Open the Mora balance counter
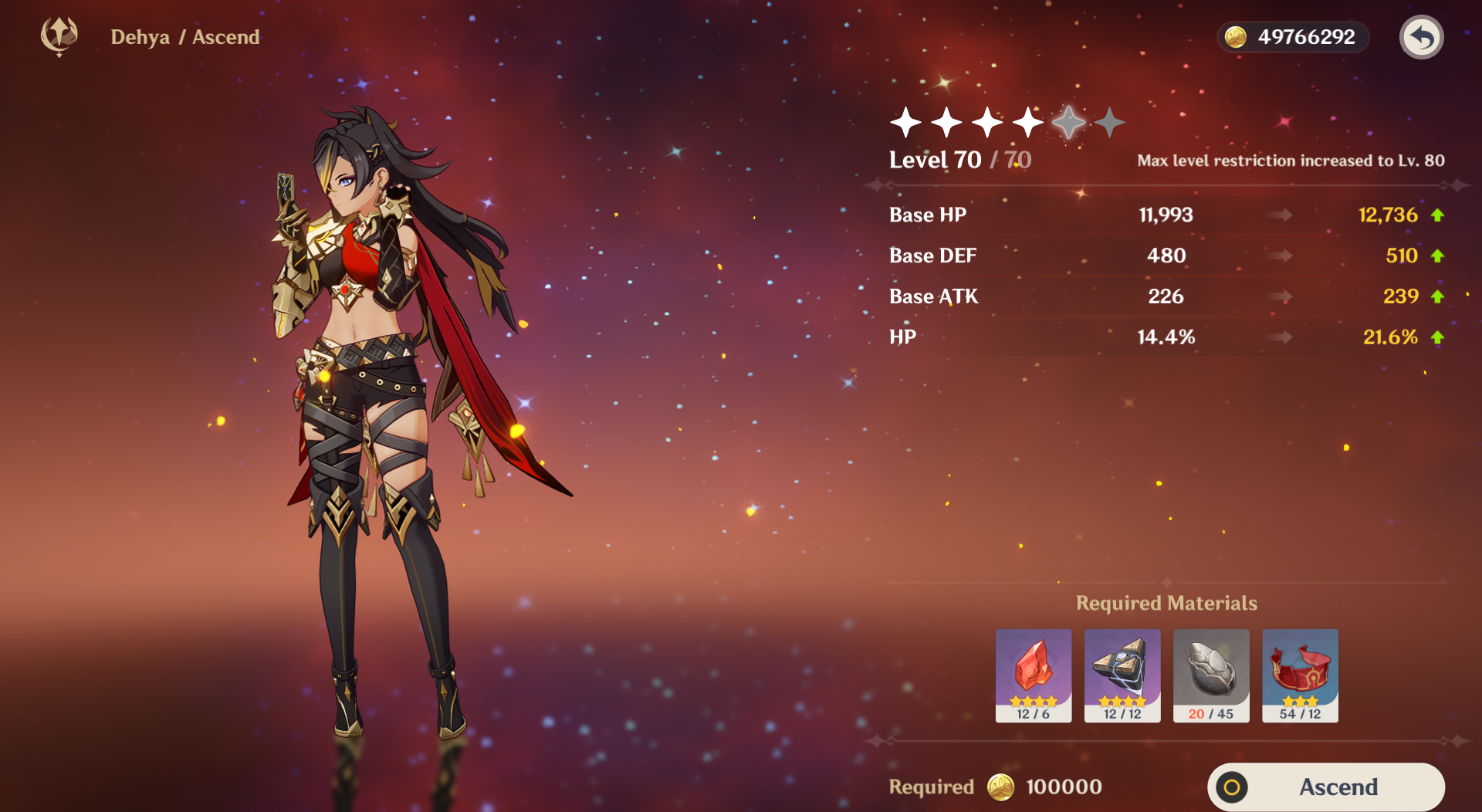The image size is (1482, 812). click(1292, 37)
